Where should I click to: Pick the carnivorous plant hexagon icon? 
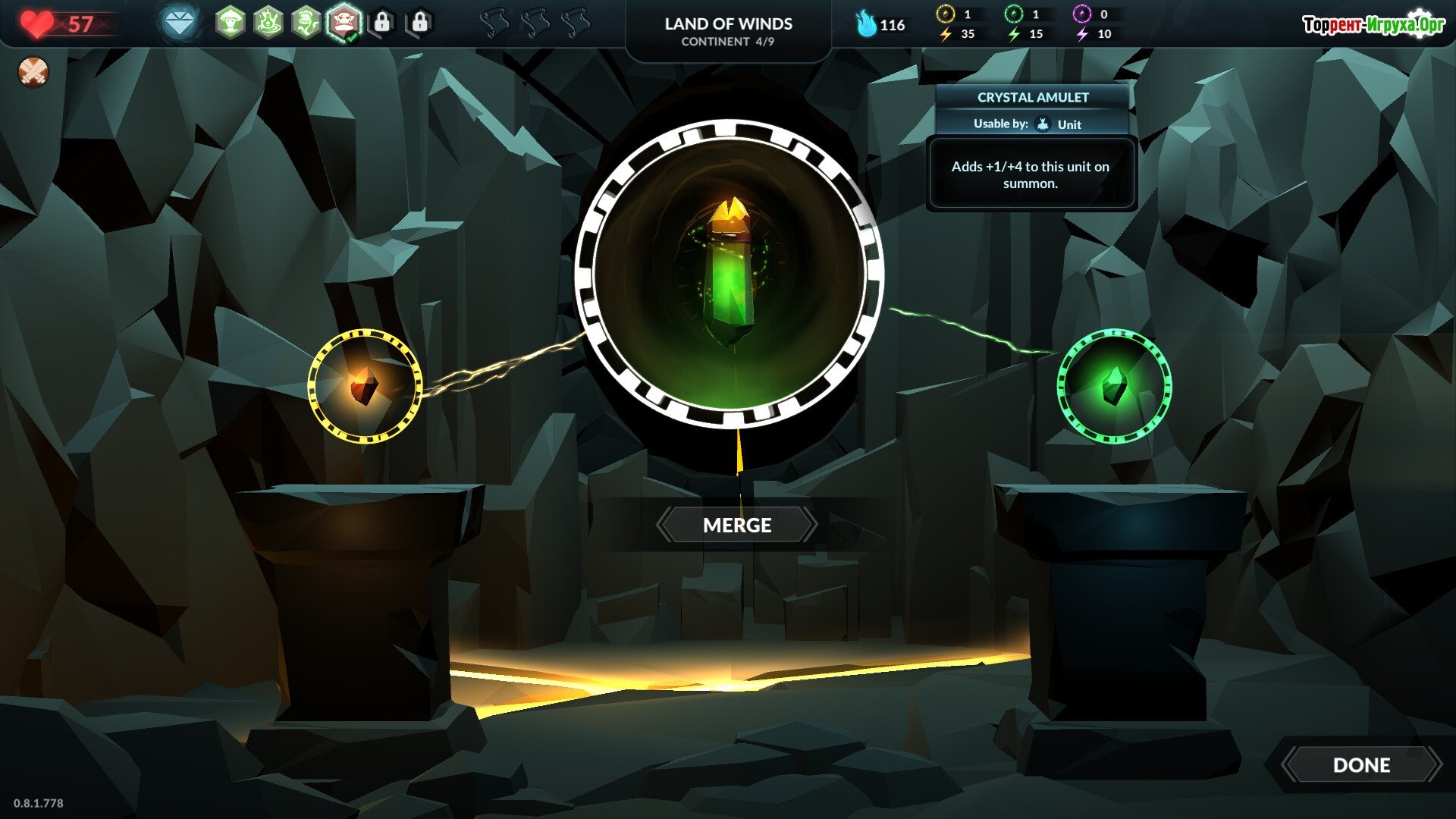(306, 24)
